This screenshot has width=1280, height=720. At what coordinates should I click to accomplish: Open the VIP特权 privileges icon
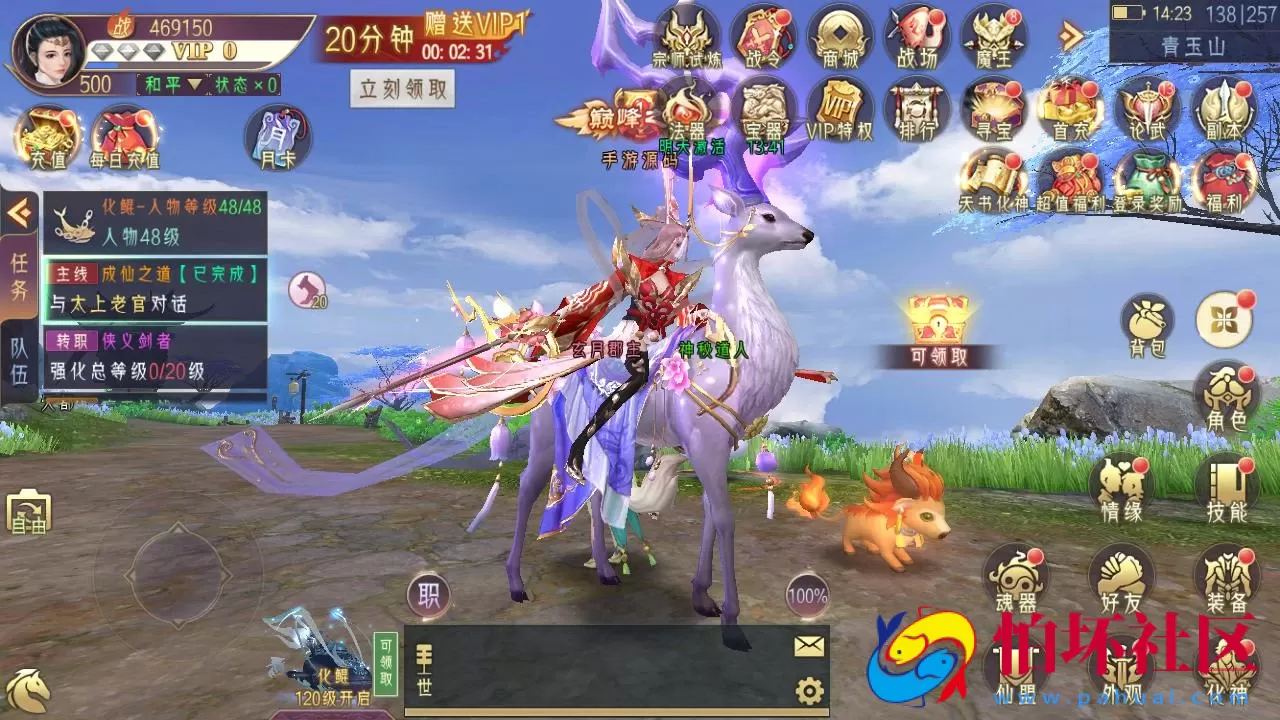click(x=839, y=110)
